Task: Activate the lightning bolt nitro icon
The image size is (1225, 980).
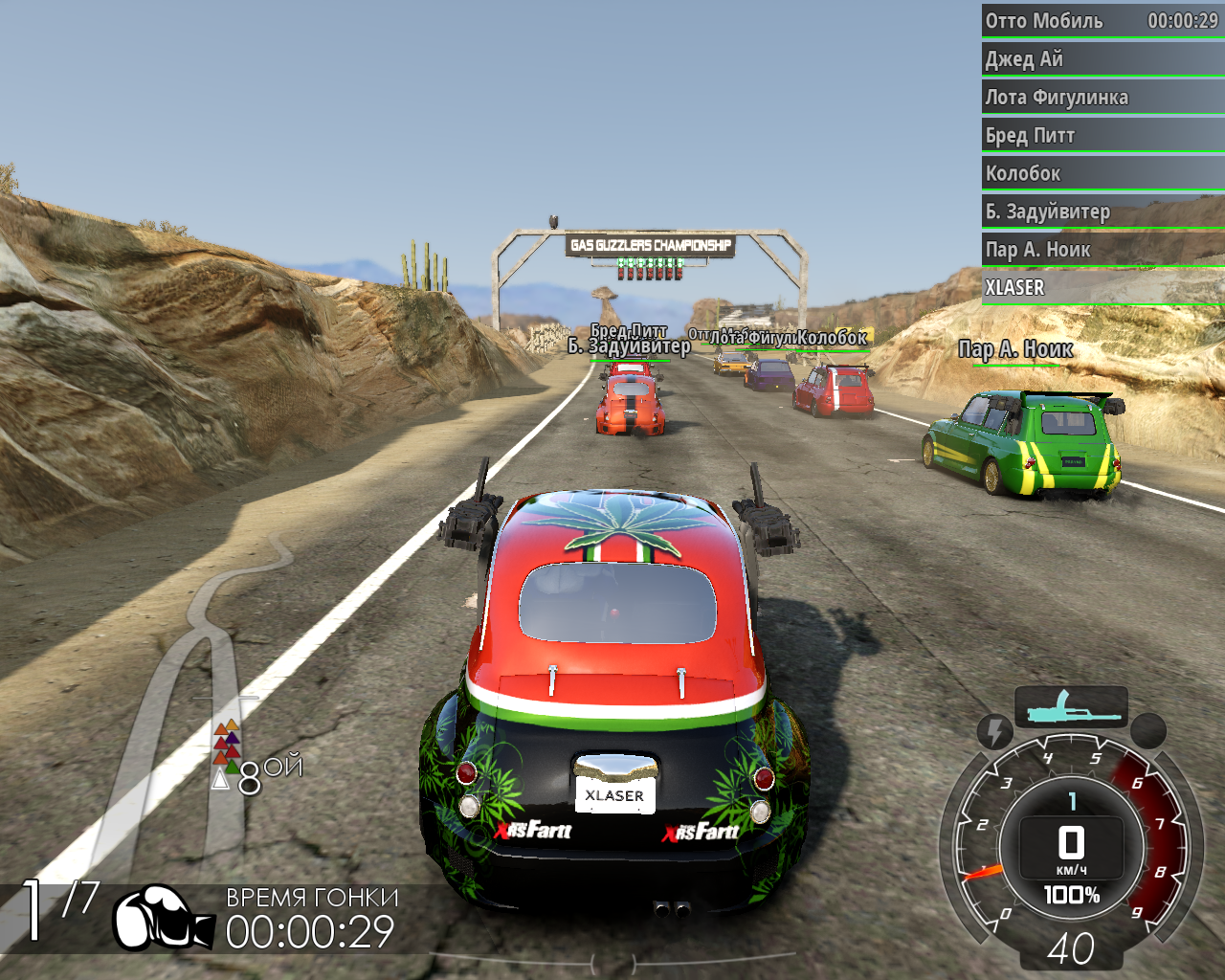Action: [x=995, y=732]
